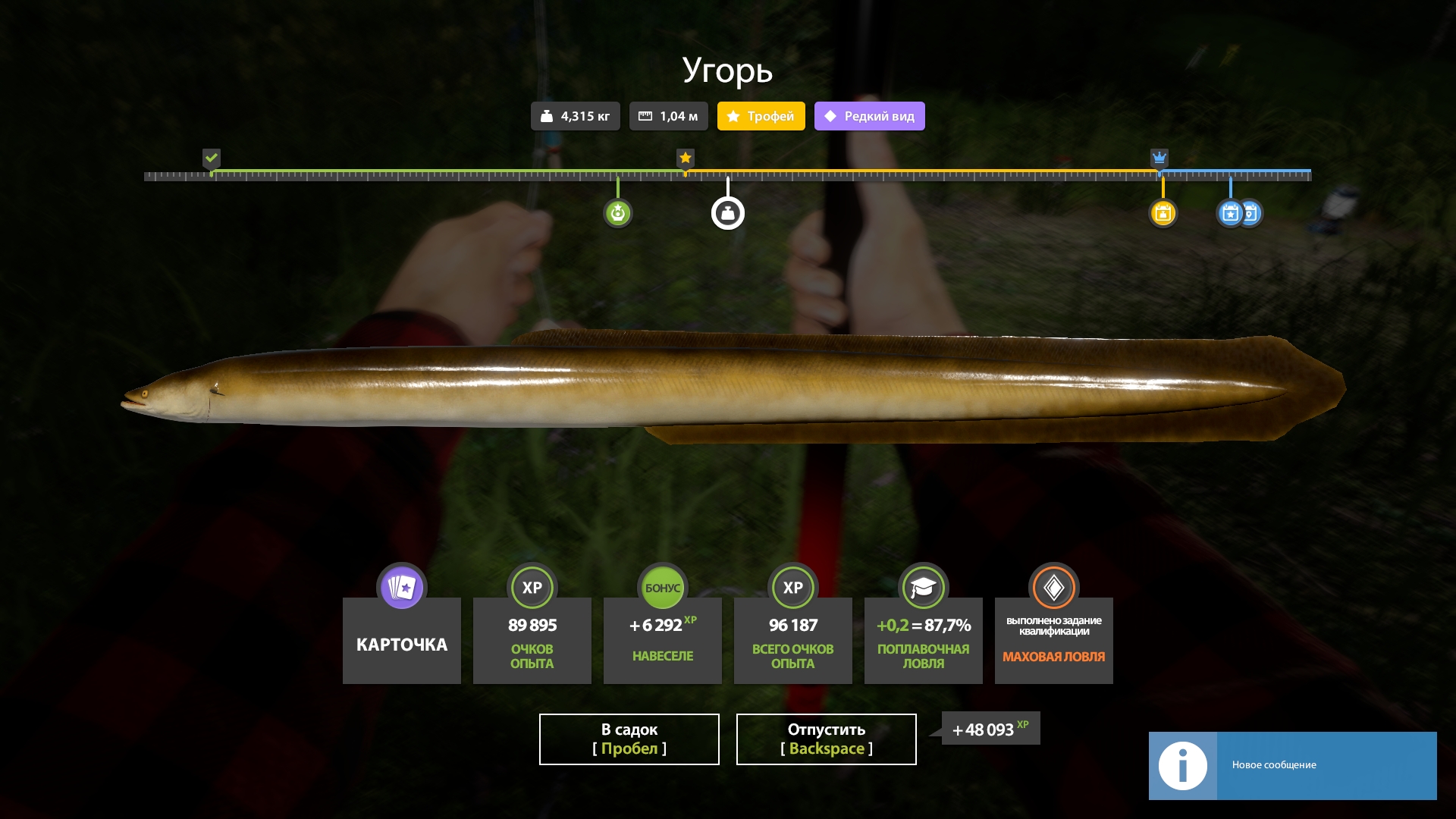
Task: Click the Редкий вид rare species badge
Action: (x=869, y=116)
